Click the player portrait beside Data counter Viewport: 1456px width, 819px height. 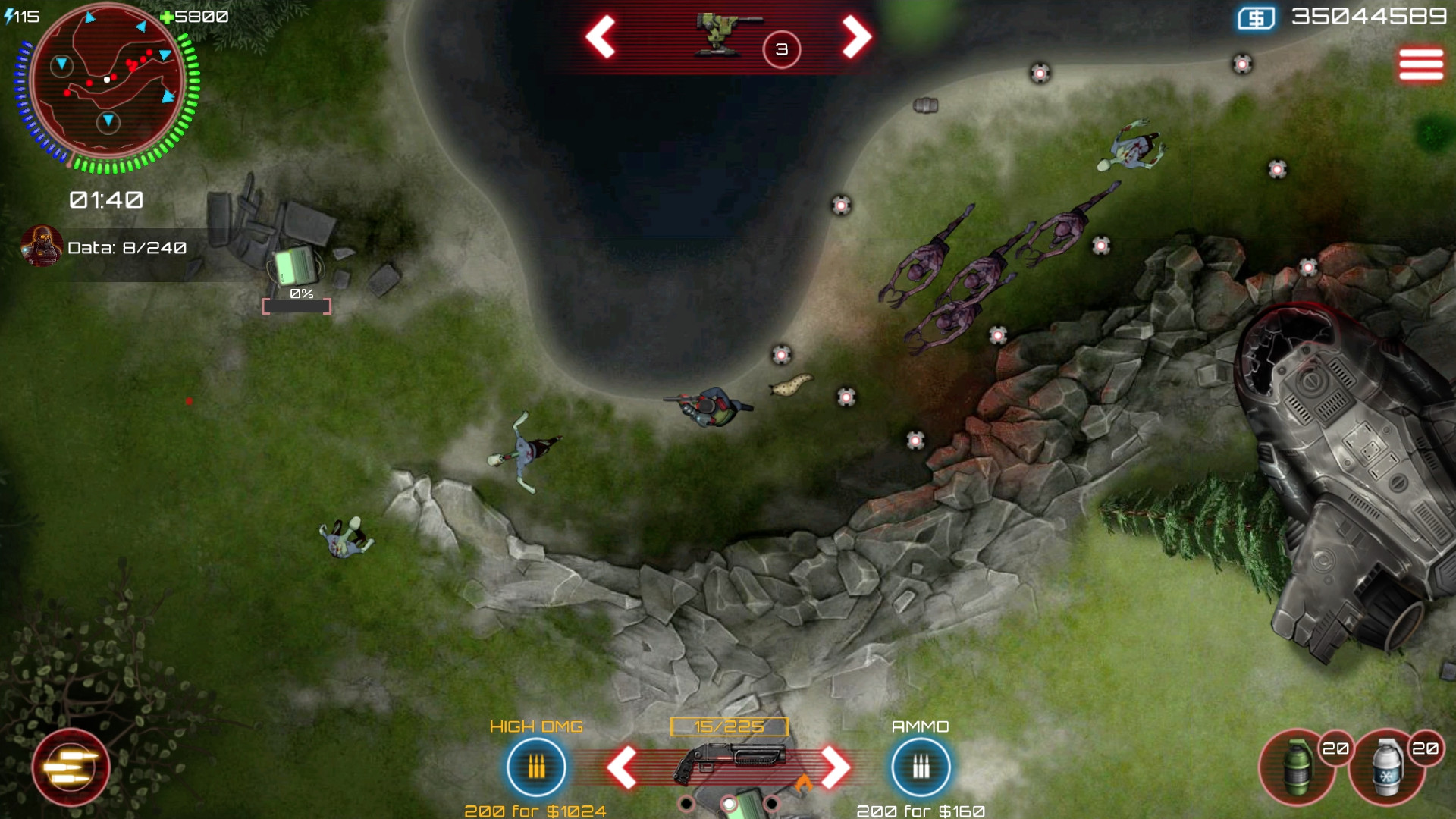point(42,247)
